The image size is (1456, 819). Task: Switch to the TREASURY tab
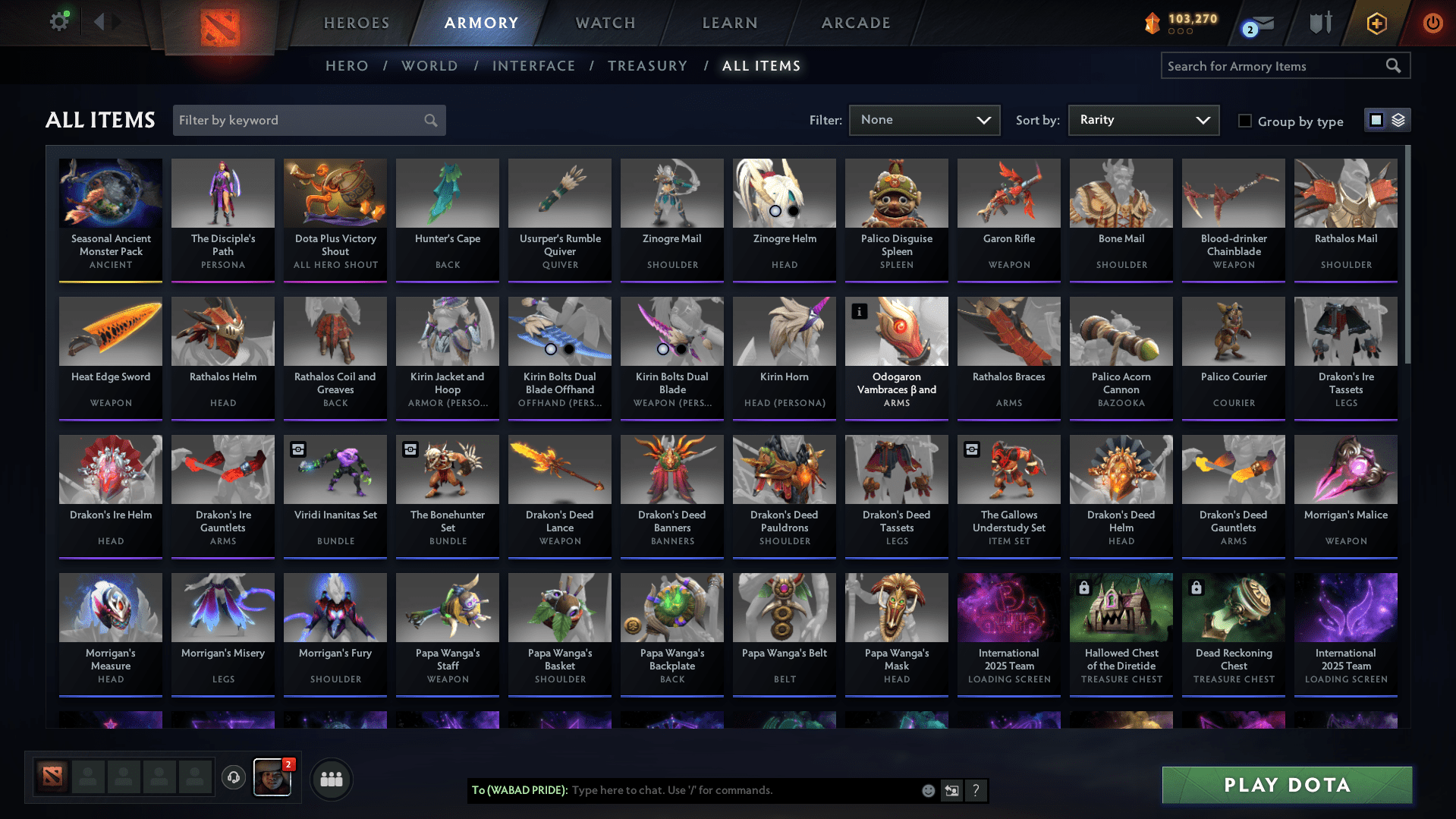click(647, 65)
